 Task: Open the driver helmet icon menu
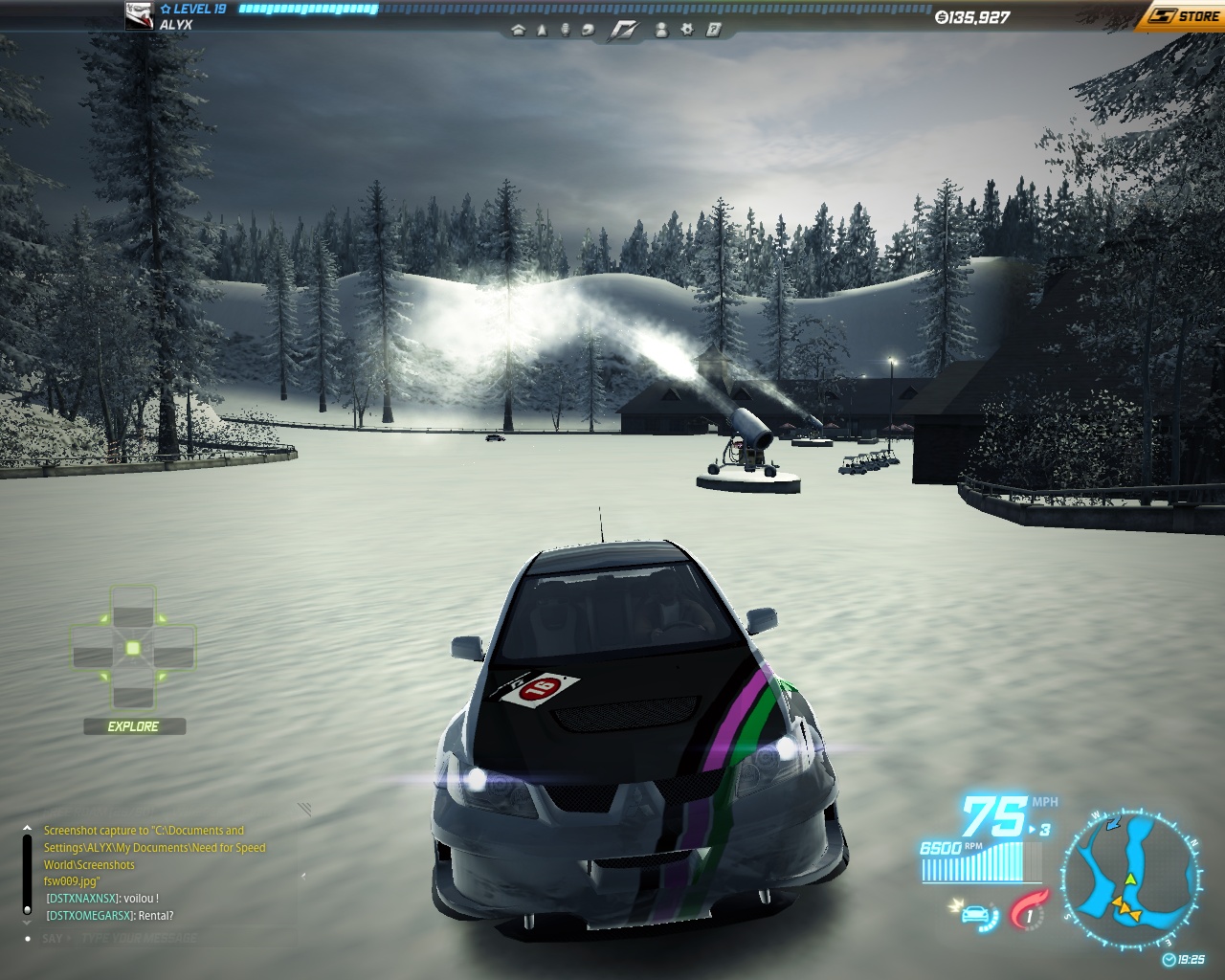[588, 30]
